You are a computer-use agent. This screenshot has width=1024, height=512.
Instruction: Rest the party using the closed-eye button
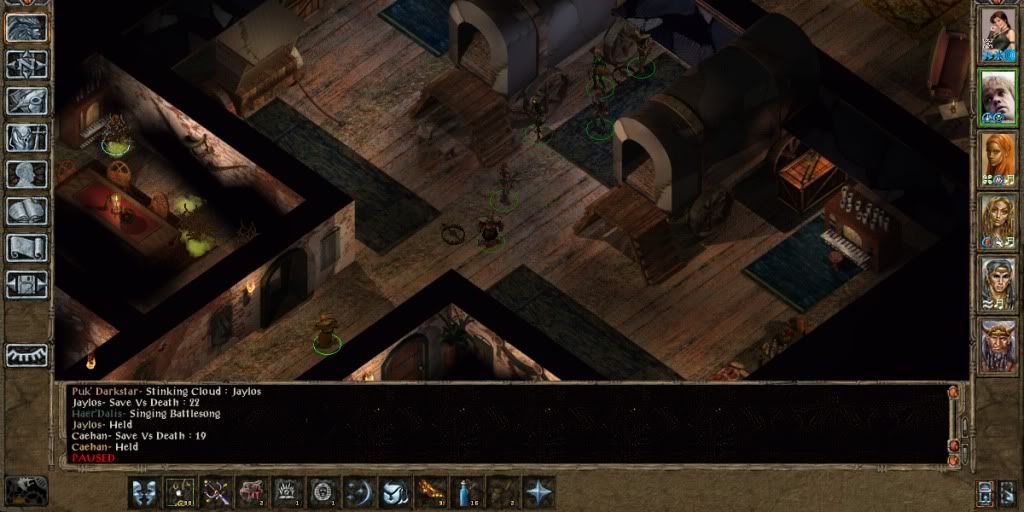(x=27, y=355)
